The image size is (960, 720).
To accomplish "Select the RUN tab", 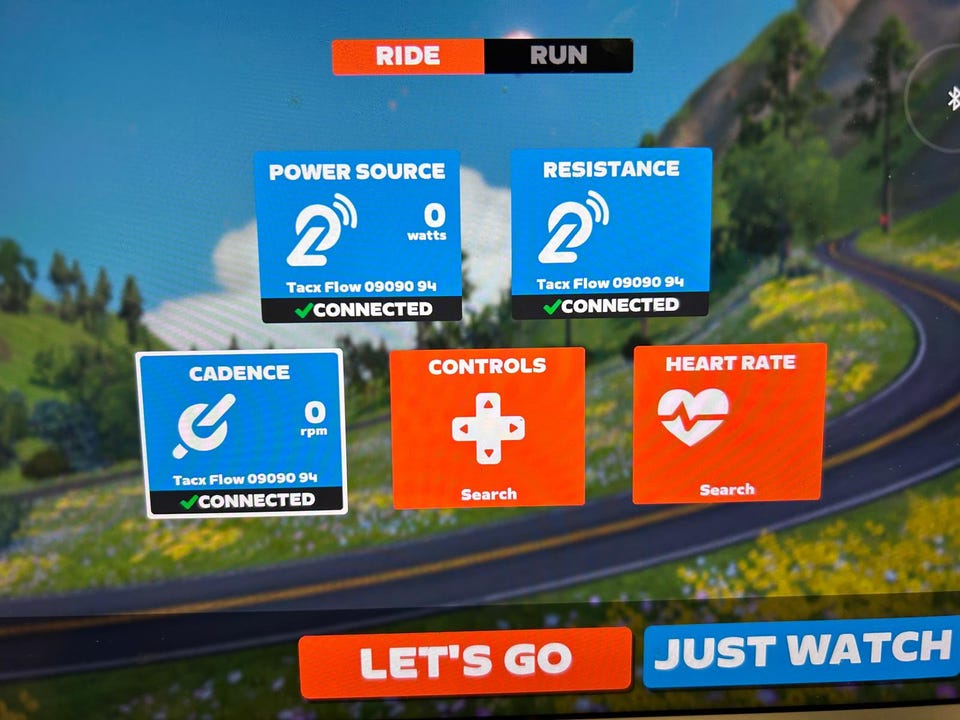I will [558, 56].
